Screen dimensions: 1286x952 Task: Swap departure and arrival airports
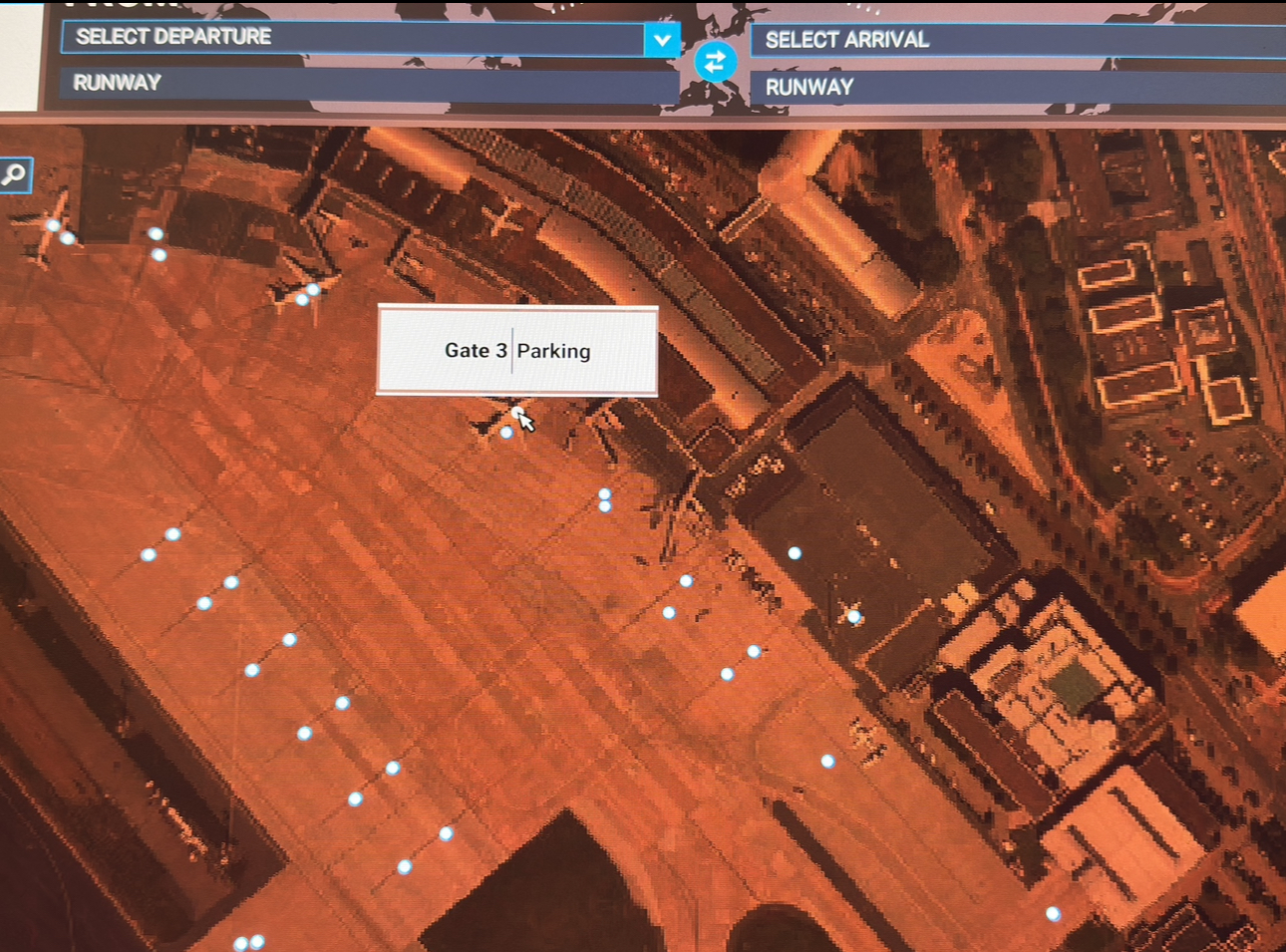click(x=715, y=62)
